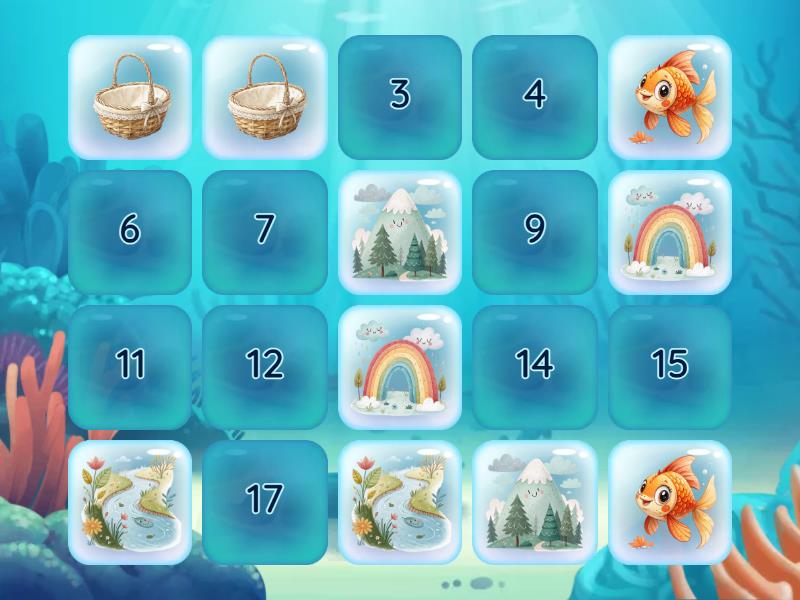Choose the card labeled 9
Viewport: 800px width, 600px height.
pos(535,232)
